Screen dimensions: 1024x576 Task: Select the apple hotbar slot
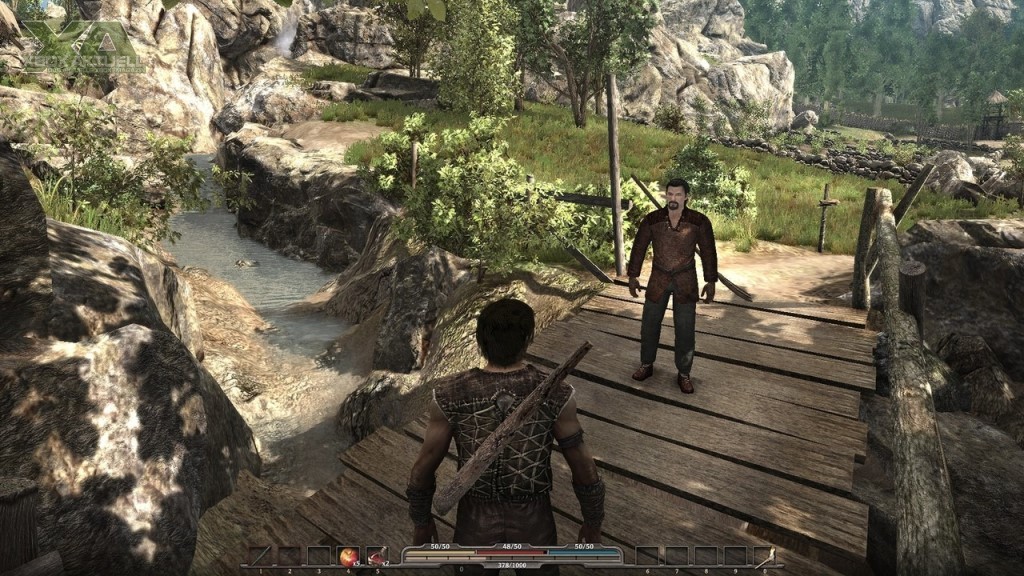(348, 556)
